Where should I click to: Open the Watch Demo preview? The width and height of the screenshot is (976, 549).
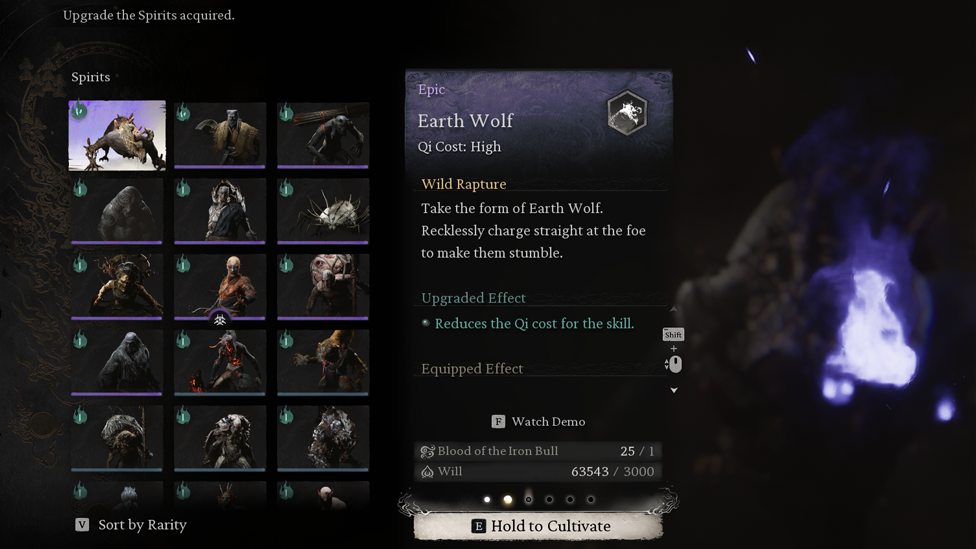tap(538, 422)
